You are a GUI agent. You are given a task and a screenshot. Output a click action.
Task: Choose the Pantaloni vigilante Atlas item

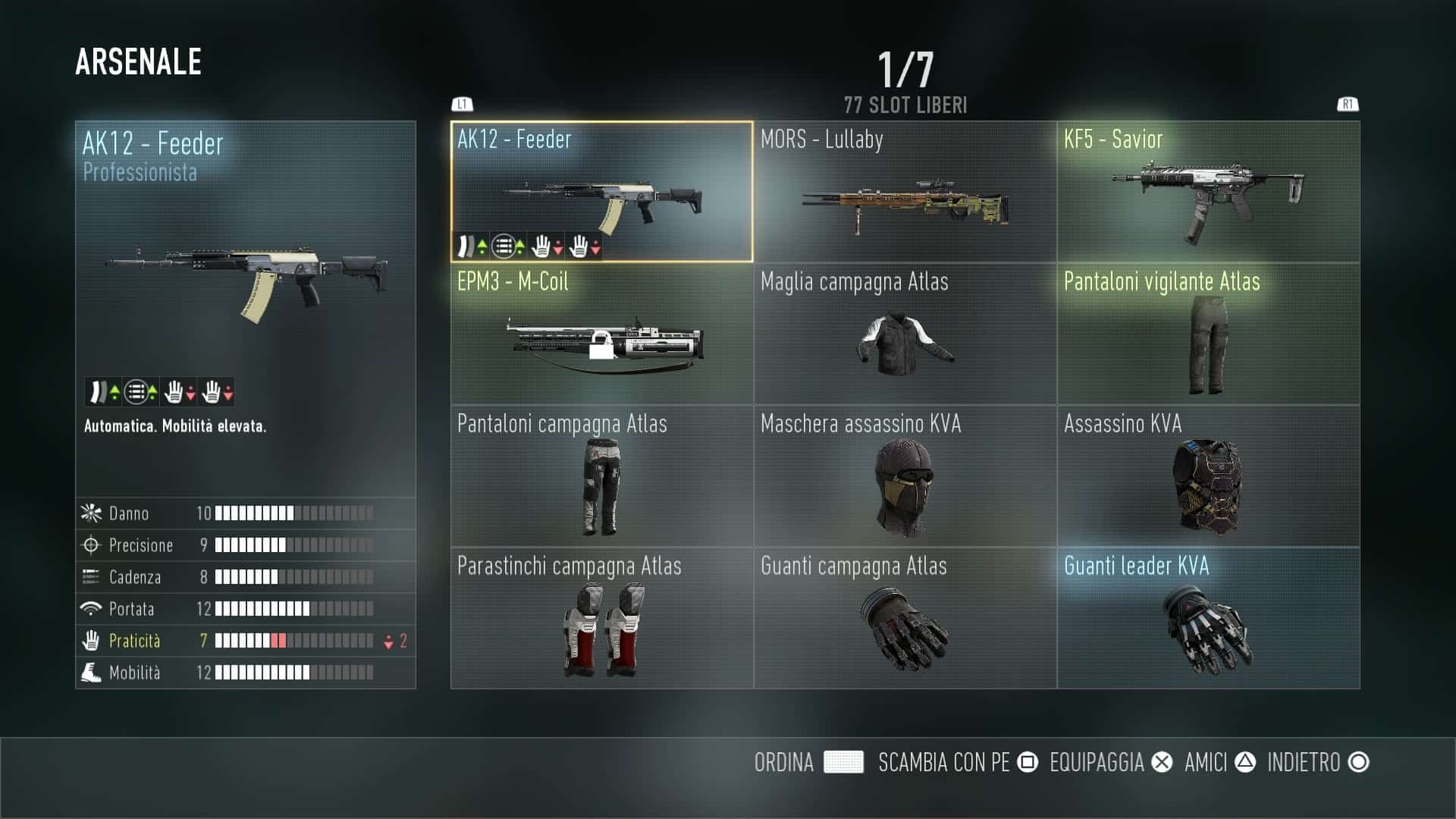coord(1208,334)
